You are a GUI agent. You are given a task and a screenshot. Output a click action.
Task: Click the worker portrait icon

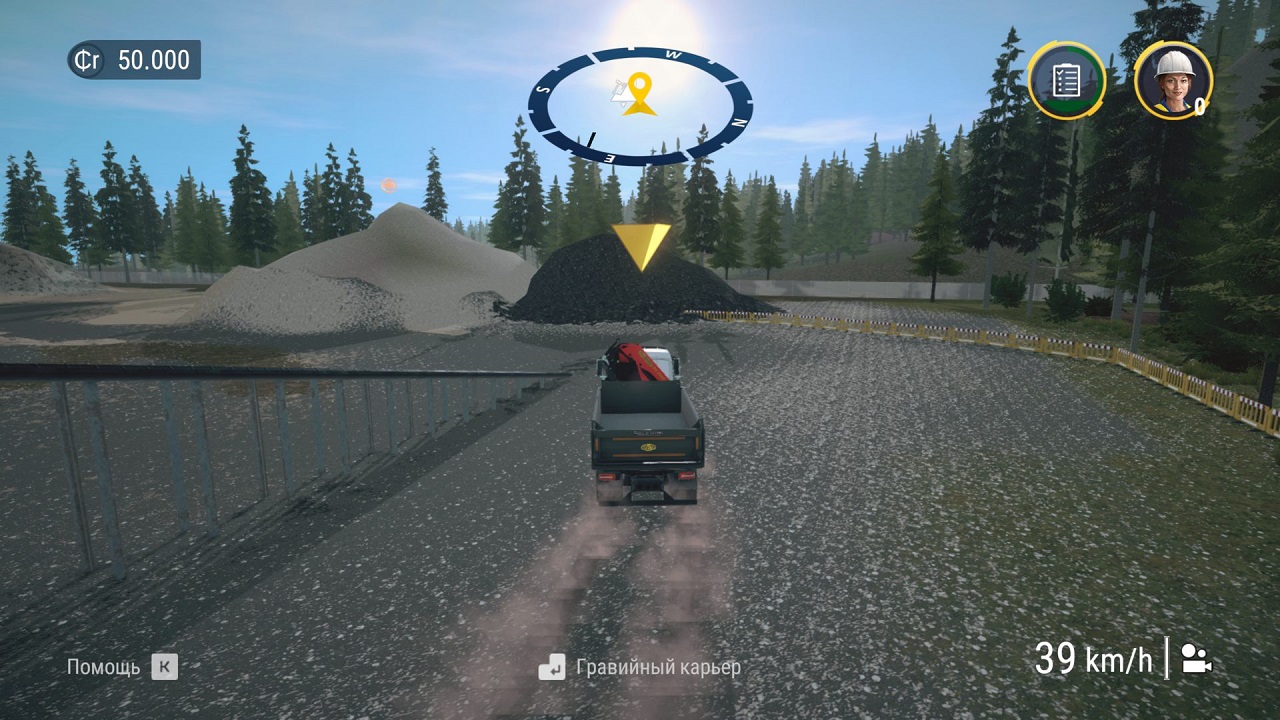point(1173,82)
